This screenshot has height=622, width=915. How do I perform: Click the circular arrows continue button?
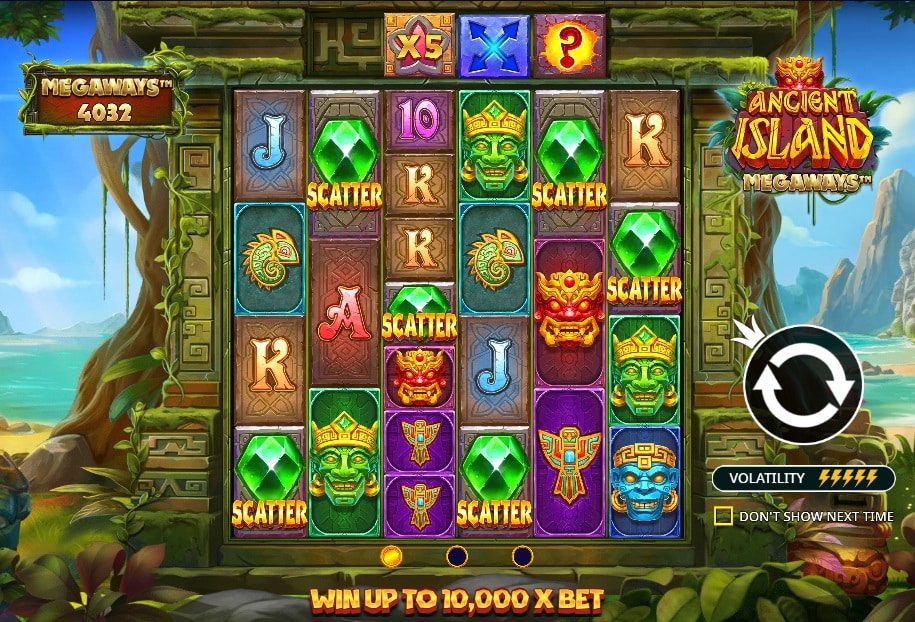(803, 385)
